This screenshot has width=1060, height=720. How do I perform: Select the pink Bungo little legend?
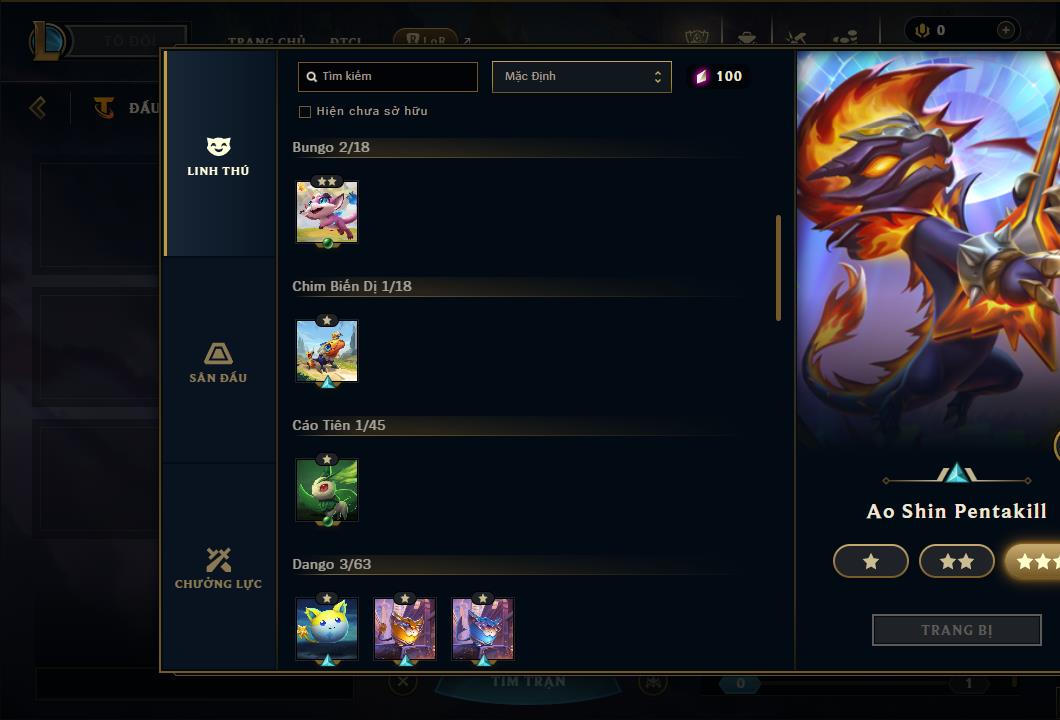(327, 212)
